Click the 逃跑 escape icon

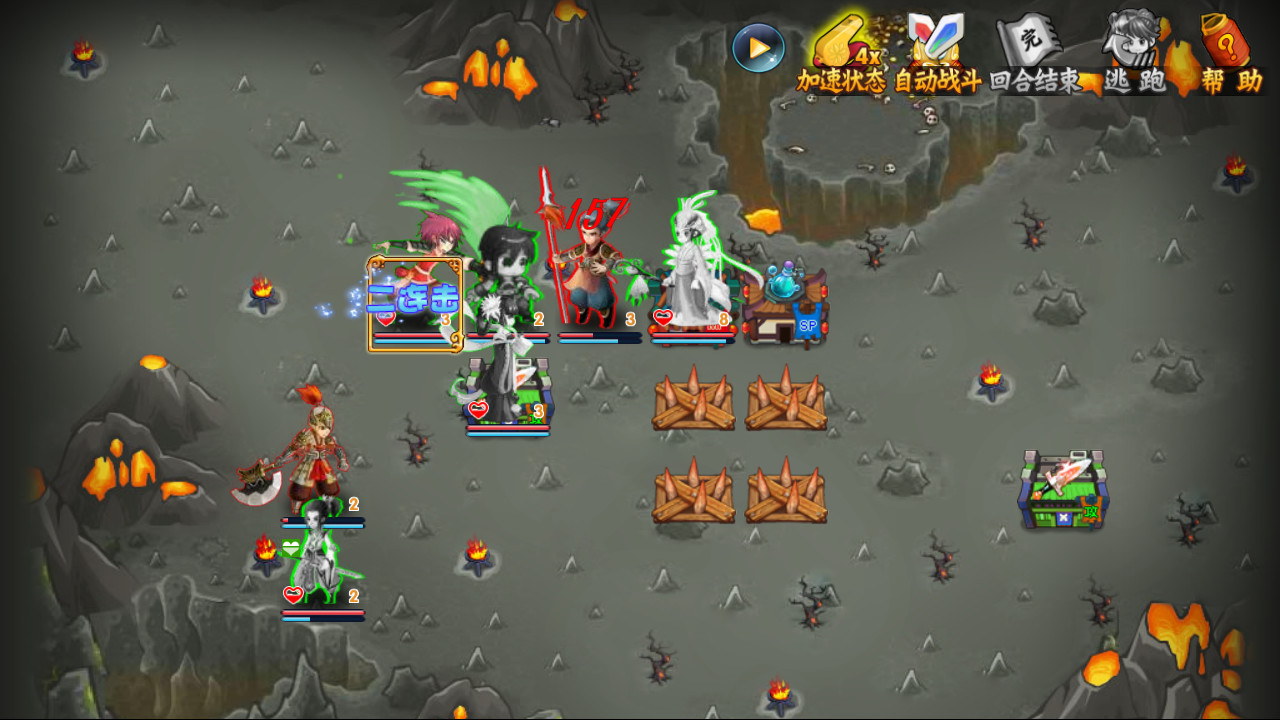1131,42
